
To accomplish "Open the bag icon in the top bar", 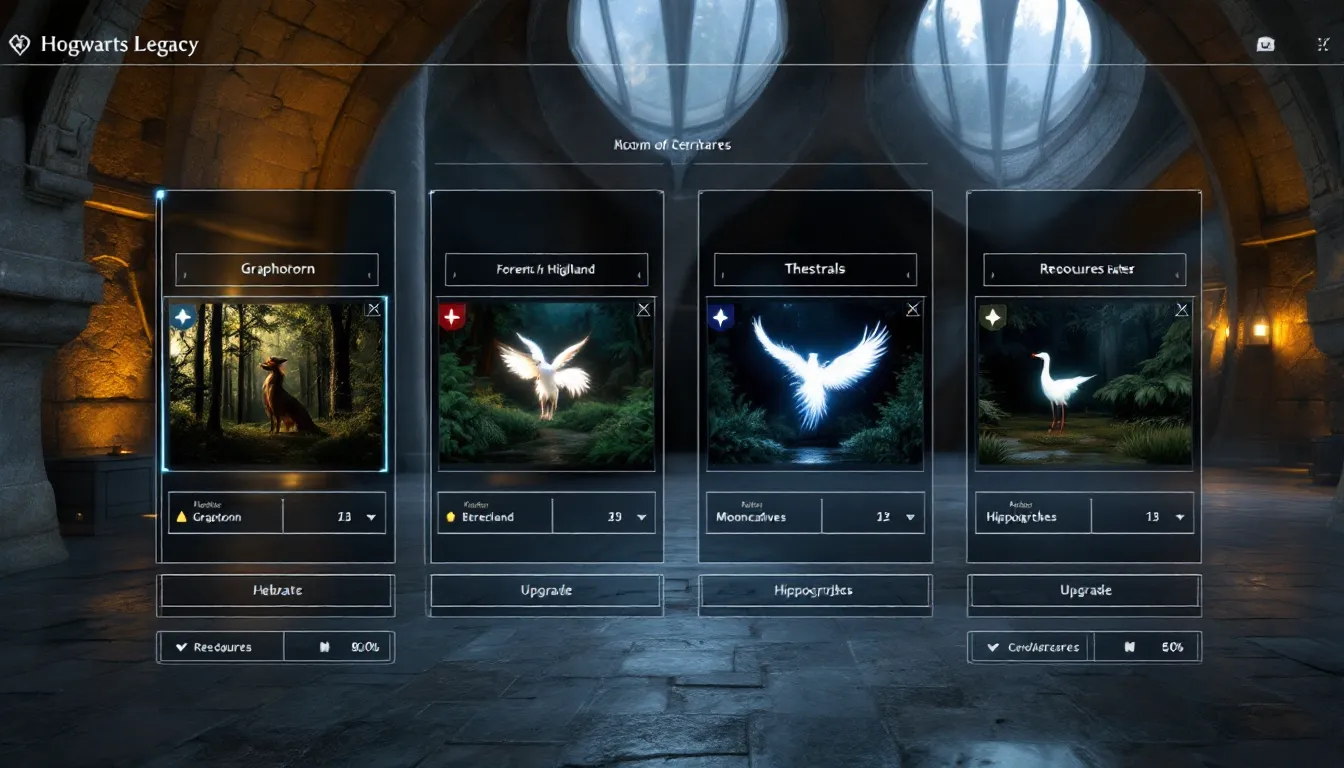I will click(x=1265, y=45).
